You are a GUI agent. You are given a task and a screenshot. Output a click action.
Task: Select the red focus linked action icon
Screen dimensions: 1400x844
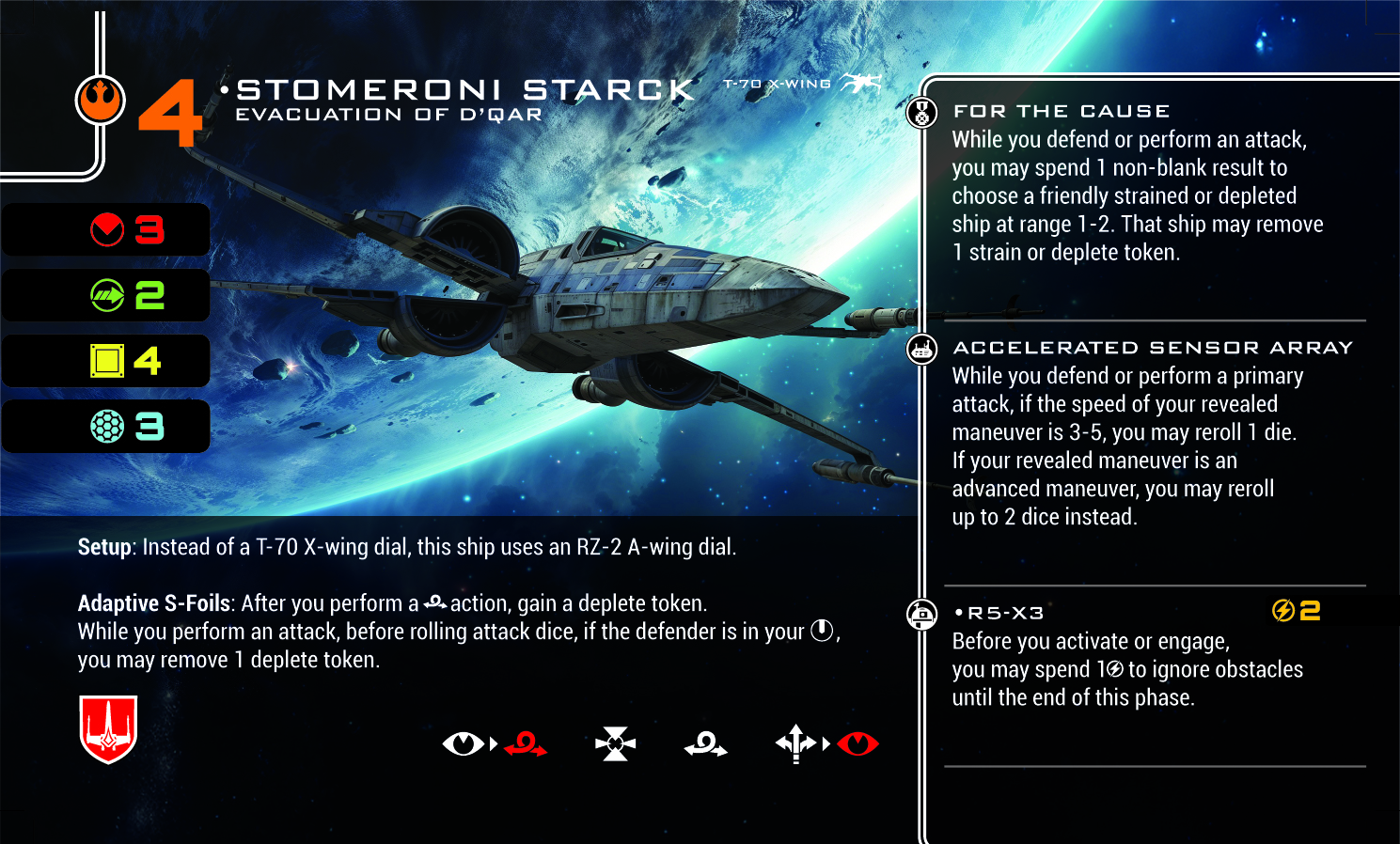pyautogui.click(x=857, y=744)
